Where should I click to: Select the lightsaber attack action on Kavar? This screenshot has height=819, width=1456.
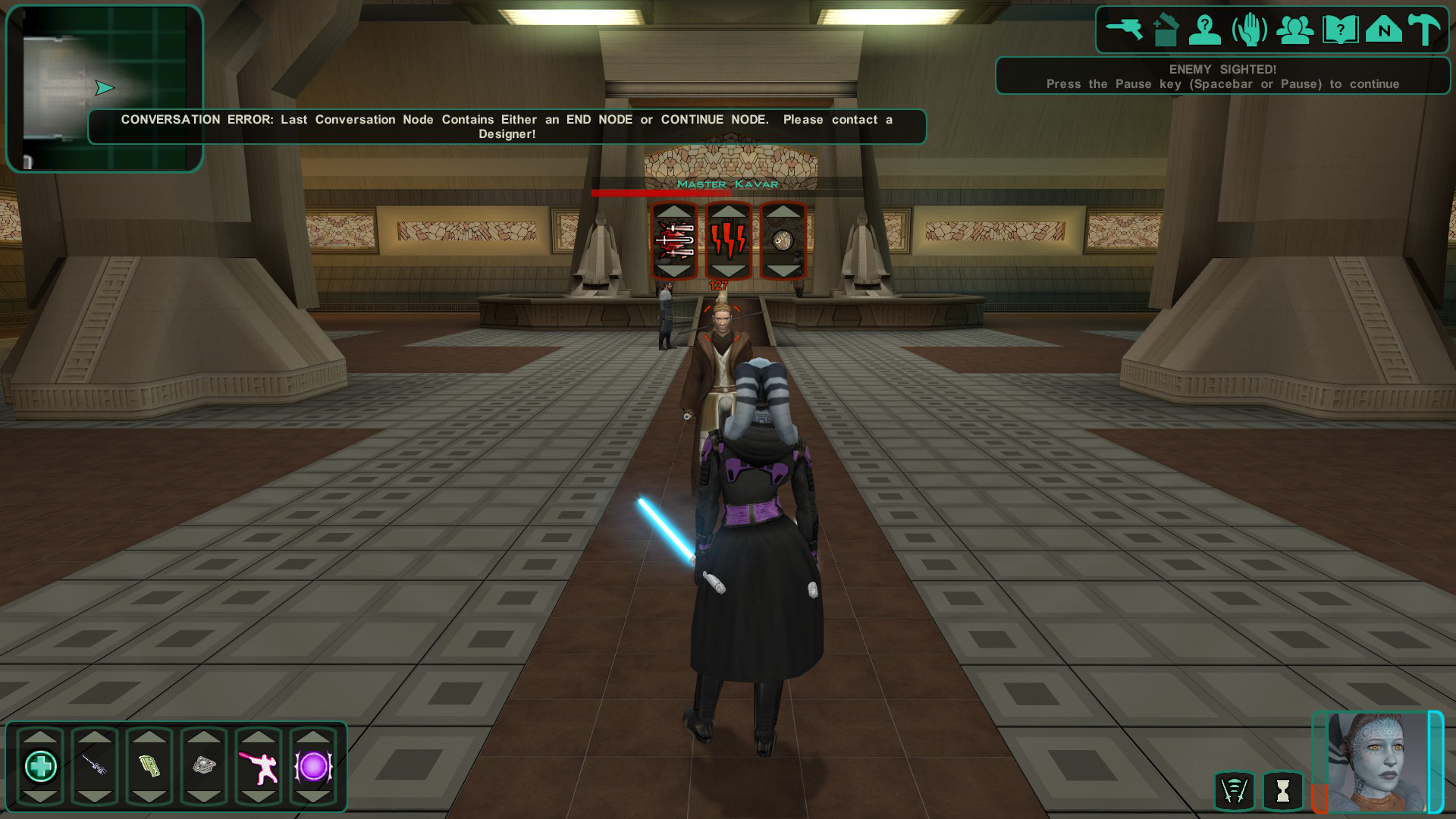674,241
